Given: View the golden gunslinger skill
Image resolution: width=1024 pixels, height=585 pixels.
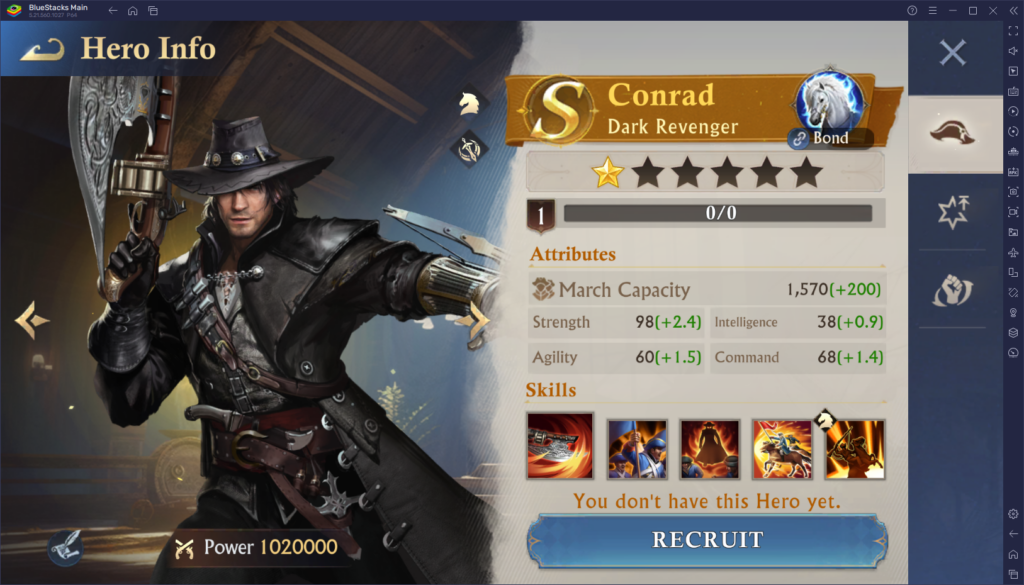Looking at the screenshot, I should click(855, 448).
